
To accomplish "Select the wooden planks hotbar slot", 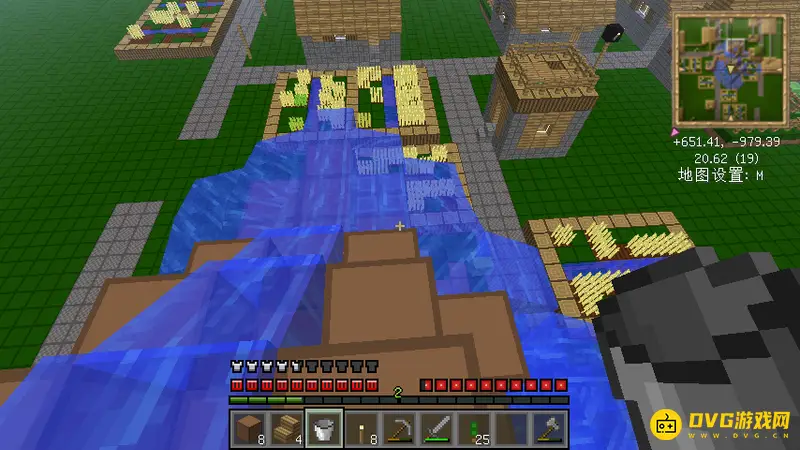I will click(x=288, y=429).
